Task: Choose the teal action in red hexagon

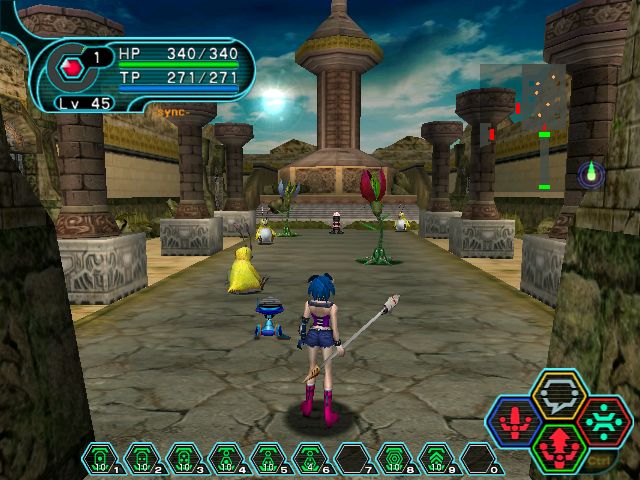Action: [603, 421]
